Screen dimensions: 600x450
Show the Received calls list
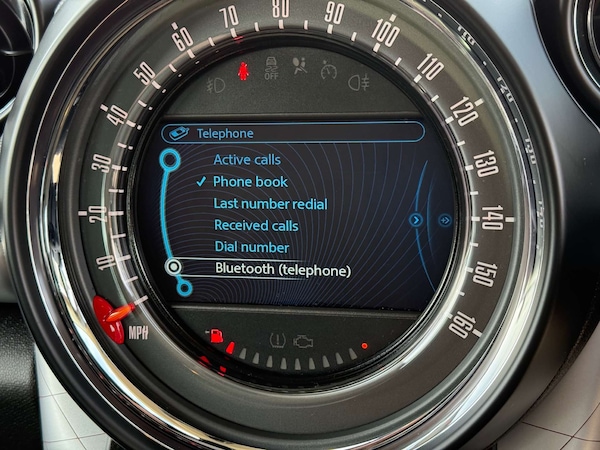(256, 225)
